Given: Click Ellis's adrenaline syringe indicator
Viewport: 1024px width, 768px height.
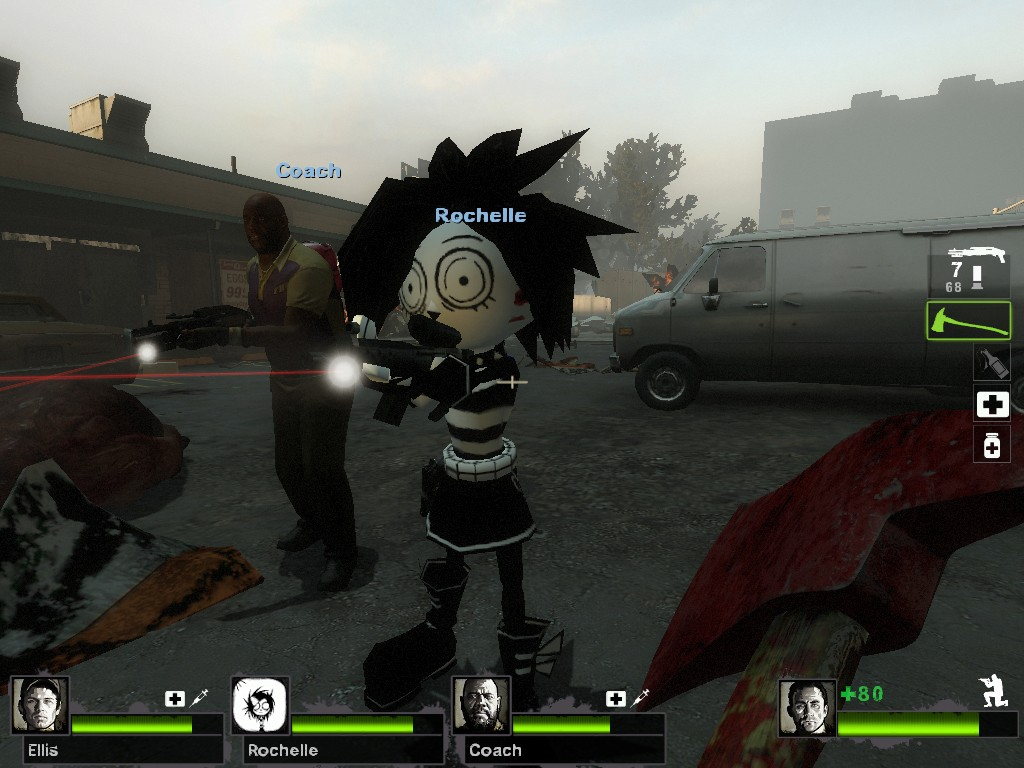Looking at the screenshot, I should tap(198, 698).
